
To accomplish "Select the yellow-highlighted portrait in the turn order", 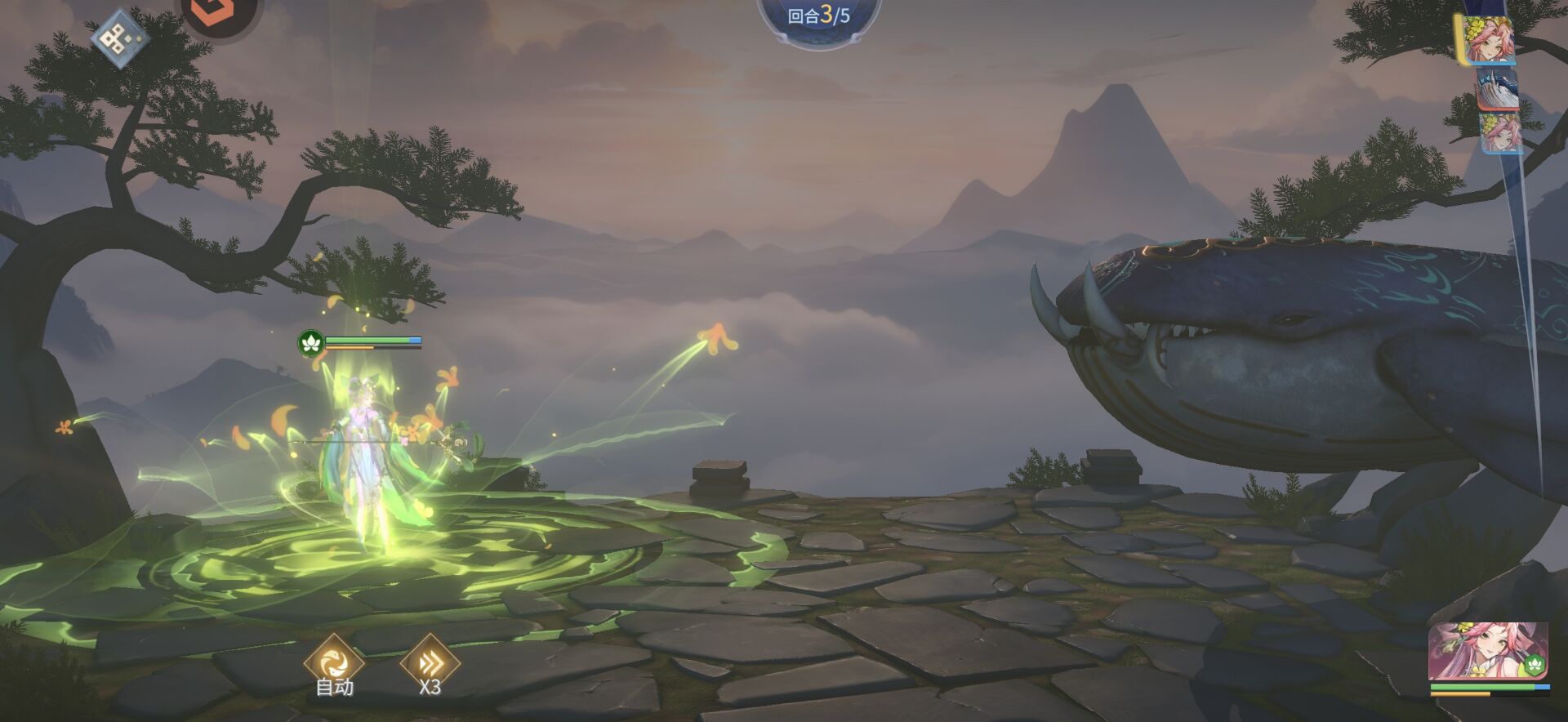I will click(x=1488, y=39).
